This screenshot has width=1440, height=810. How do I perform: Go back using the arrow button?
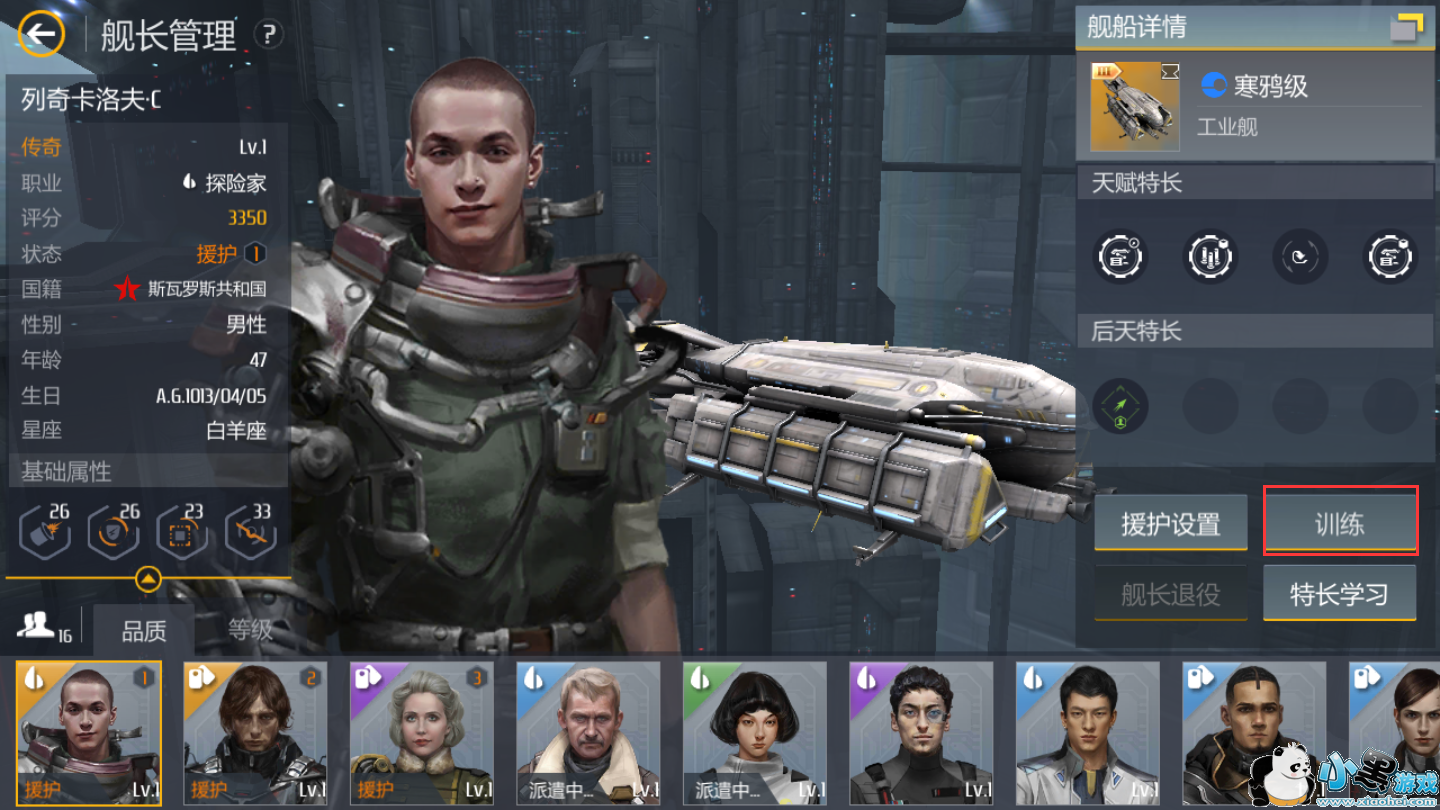[41, 35]
